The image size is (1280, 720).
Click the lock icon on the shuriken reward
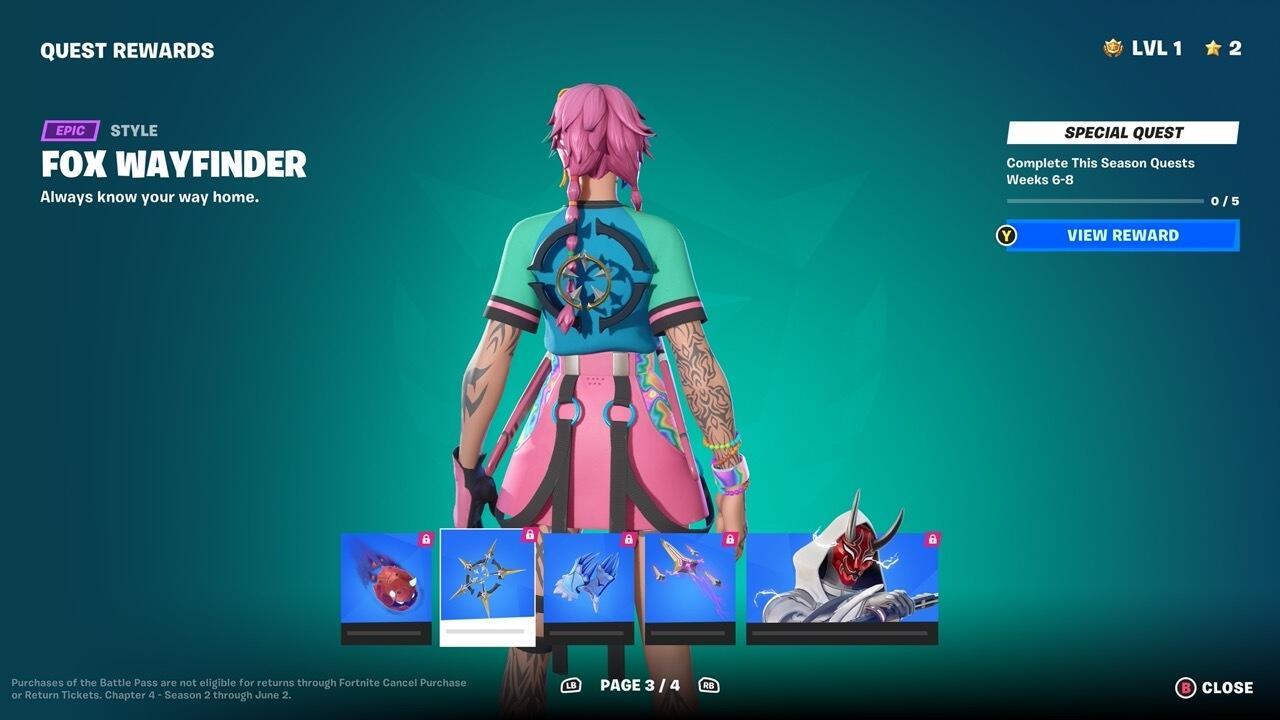coord(529,536)
